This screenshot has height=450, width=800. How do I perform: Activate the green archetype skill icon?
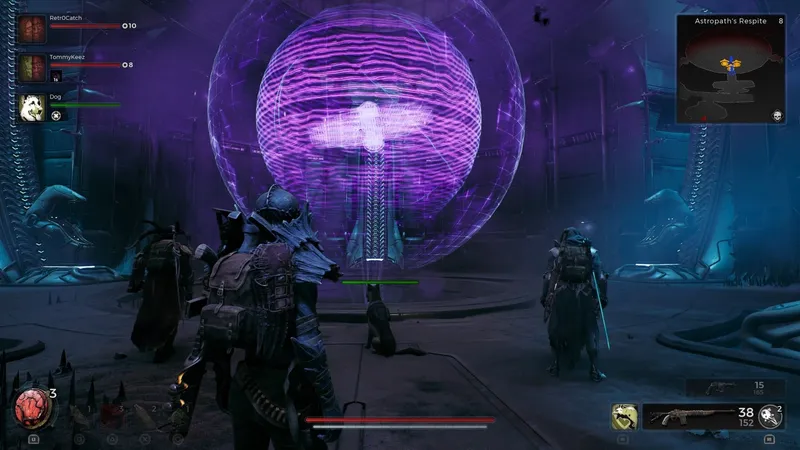click(625, 417)
